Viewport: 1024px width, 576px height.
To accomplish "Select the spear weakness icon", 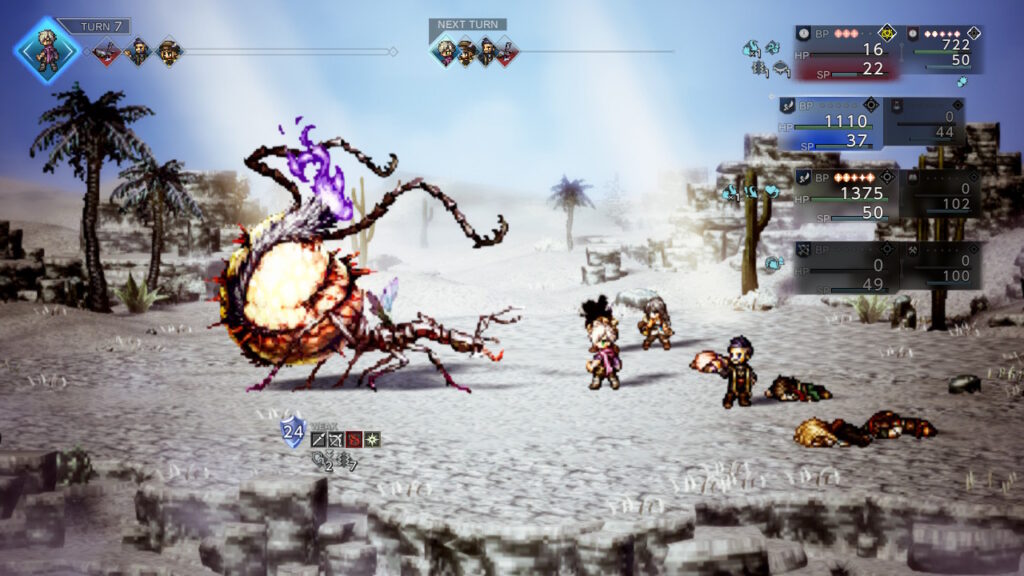I will coord(319,439).
